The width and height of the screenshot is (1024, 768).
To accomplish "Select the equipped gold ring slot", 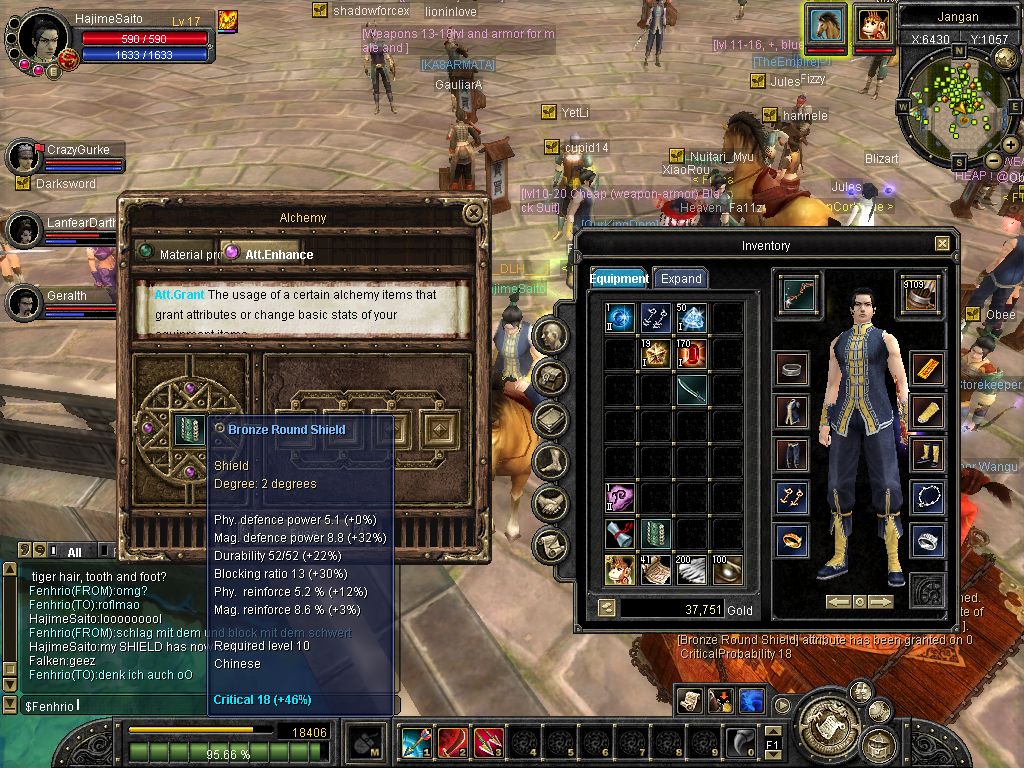I will pos(792,540).
